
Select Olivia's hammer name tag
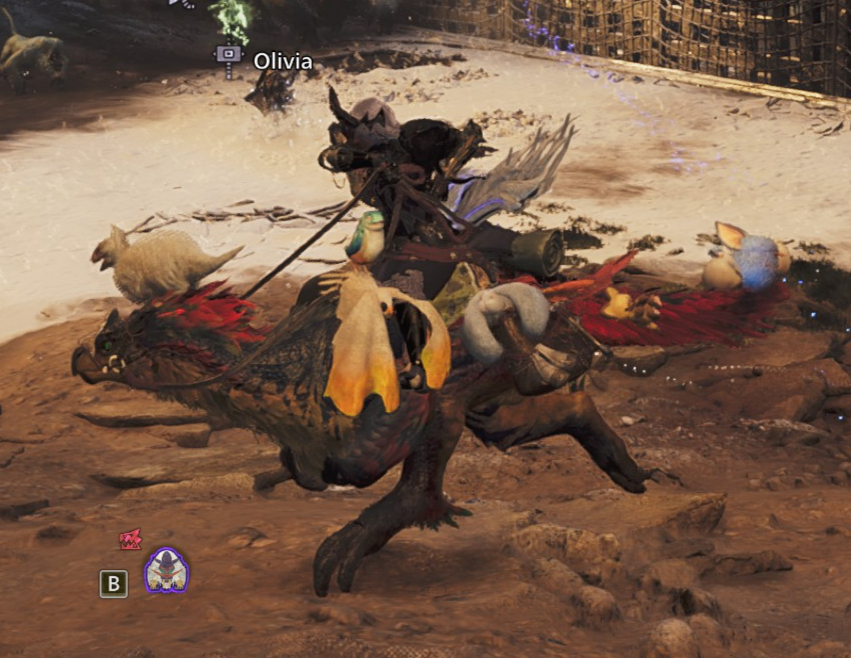click(x=230, y=58)
